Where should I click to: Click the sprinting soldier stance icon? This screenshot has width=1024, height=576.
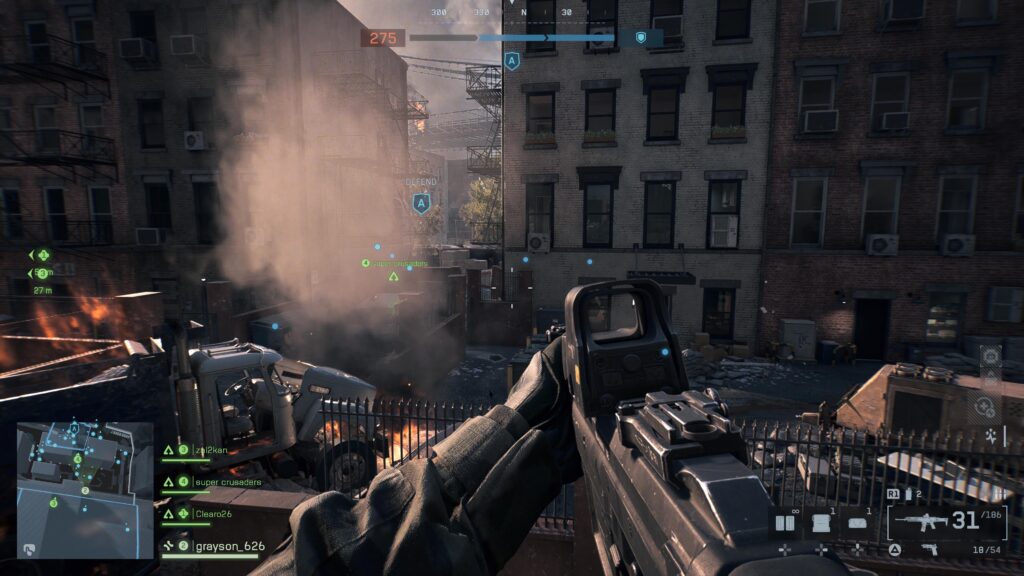[990, 436]
